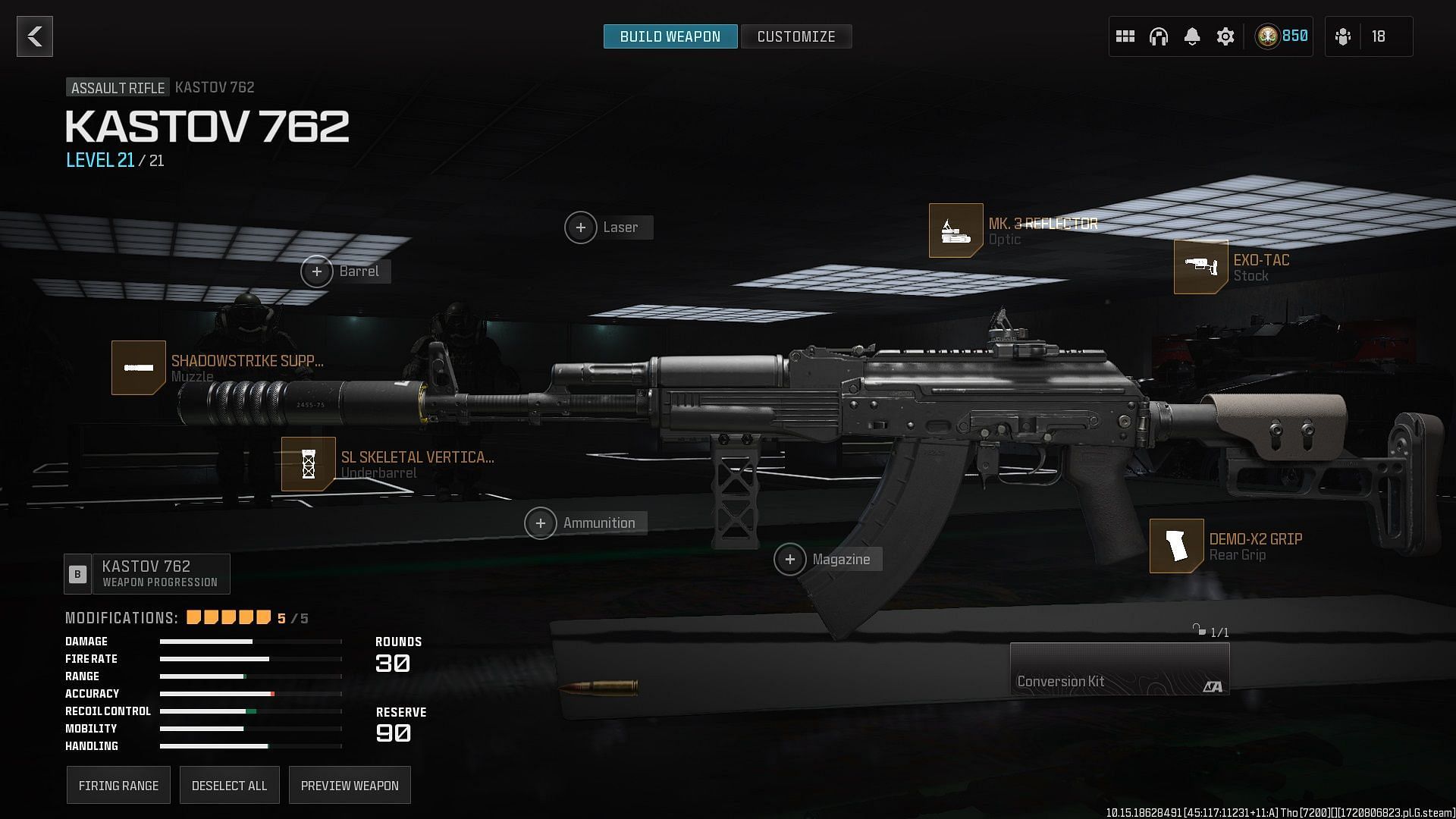This screenshot has width=1456, height=819.
Task: Add a Magazine attachment
Action: [790, 560]
